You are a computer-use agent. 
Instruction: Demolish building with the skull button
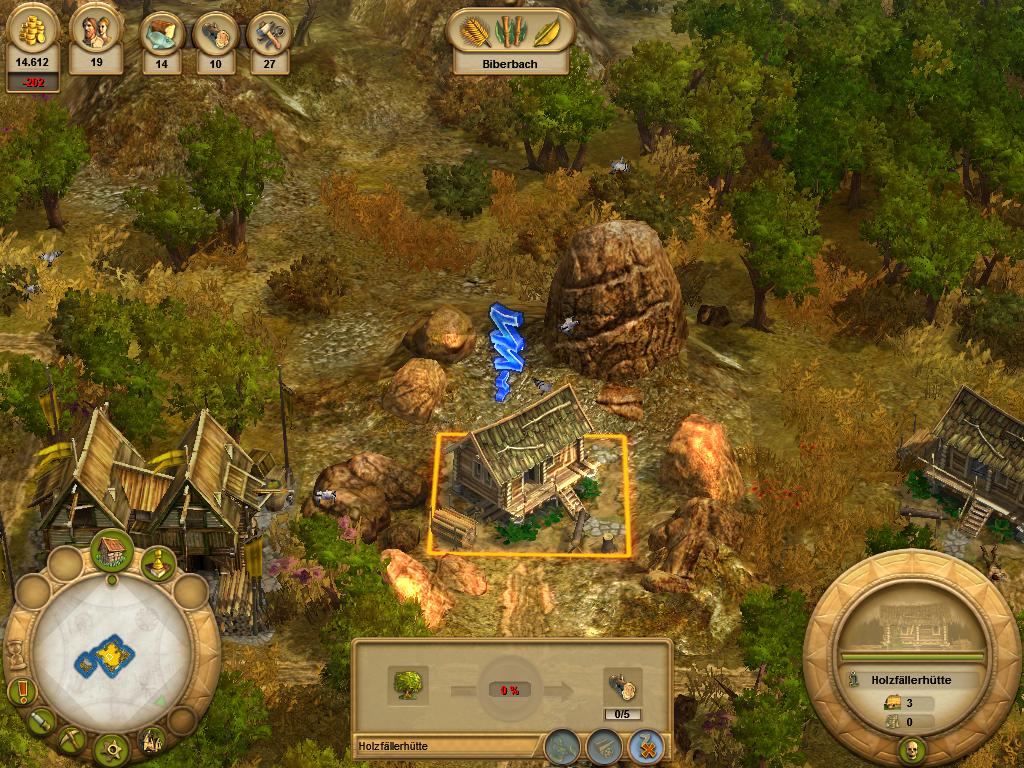[x=912, y=749]
